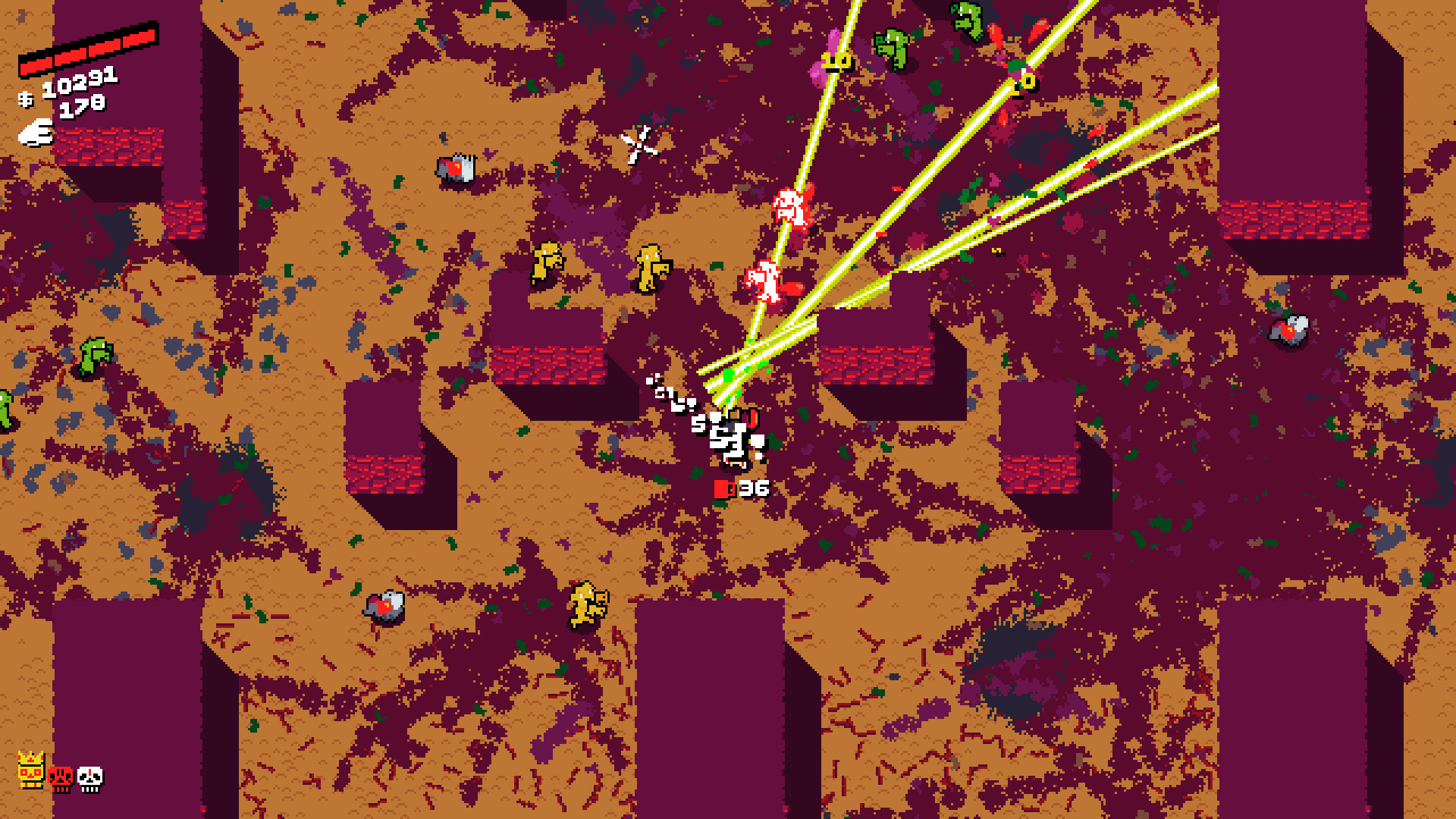This screenshot has height=819, width=1456.
Task: Select the red skull icon near bottom left
Action: pos(61,780)
